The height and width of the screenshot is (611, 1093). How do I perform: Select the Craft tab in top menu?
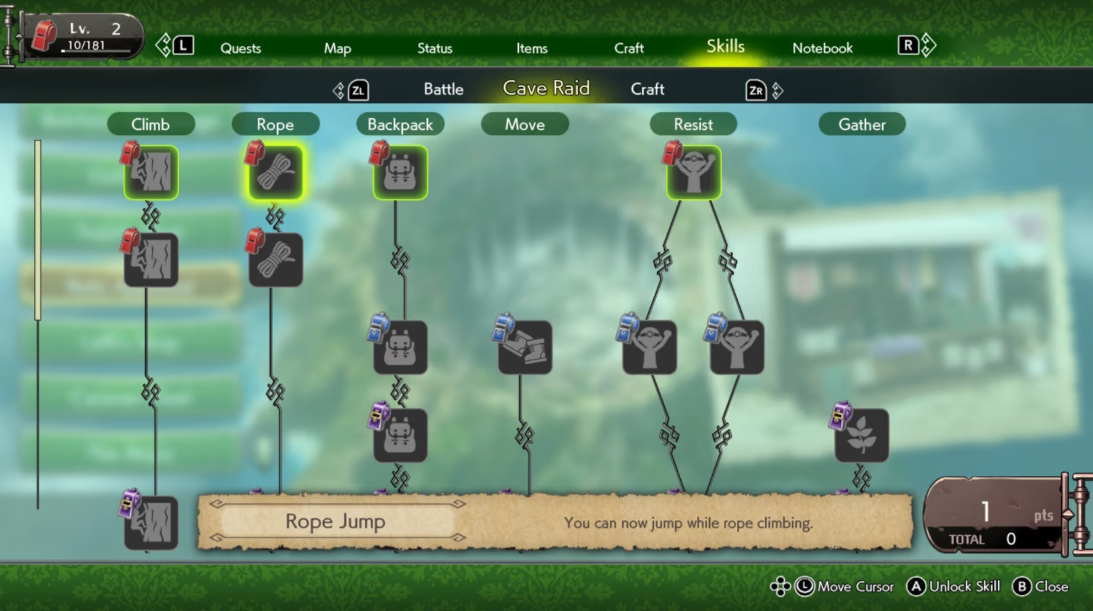coord(629,48)
